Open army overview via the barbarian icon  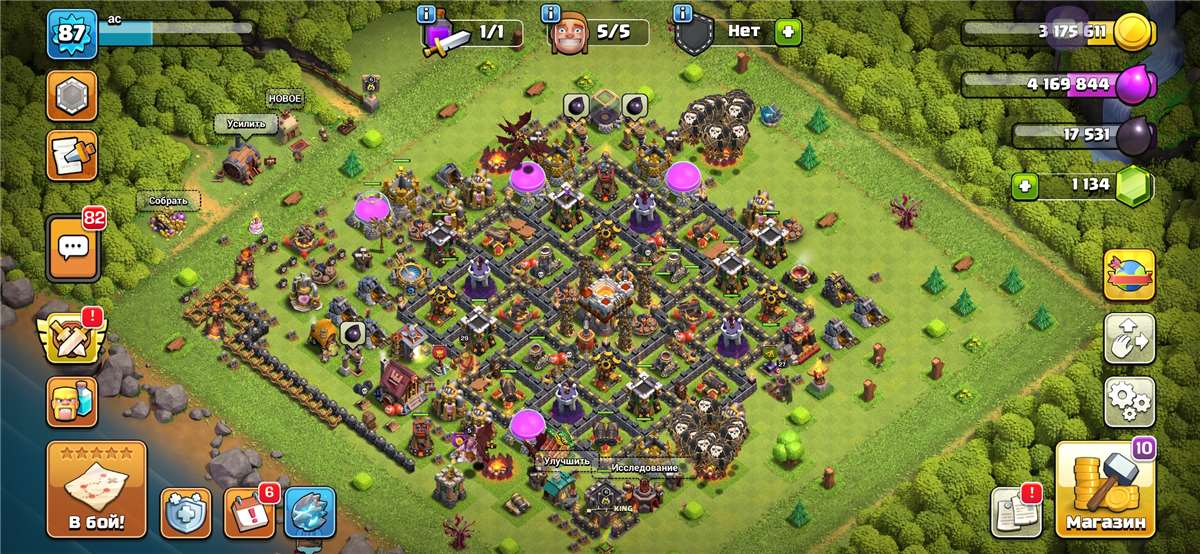tap(71, 401)
